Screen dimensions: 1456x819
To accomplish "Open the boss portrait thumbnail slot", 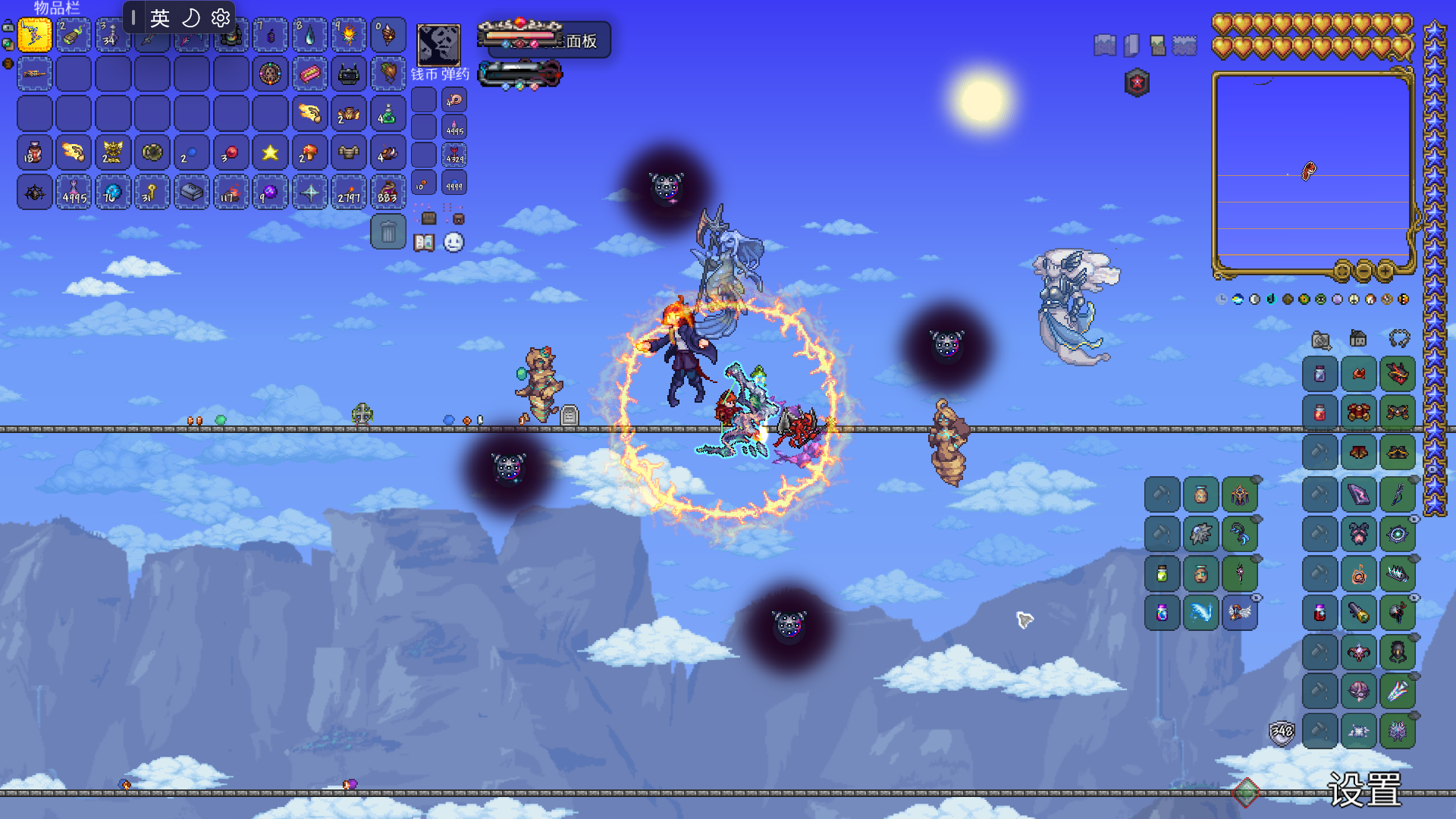I will 438,44.
